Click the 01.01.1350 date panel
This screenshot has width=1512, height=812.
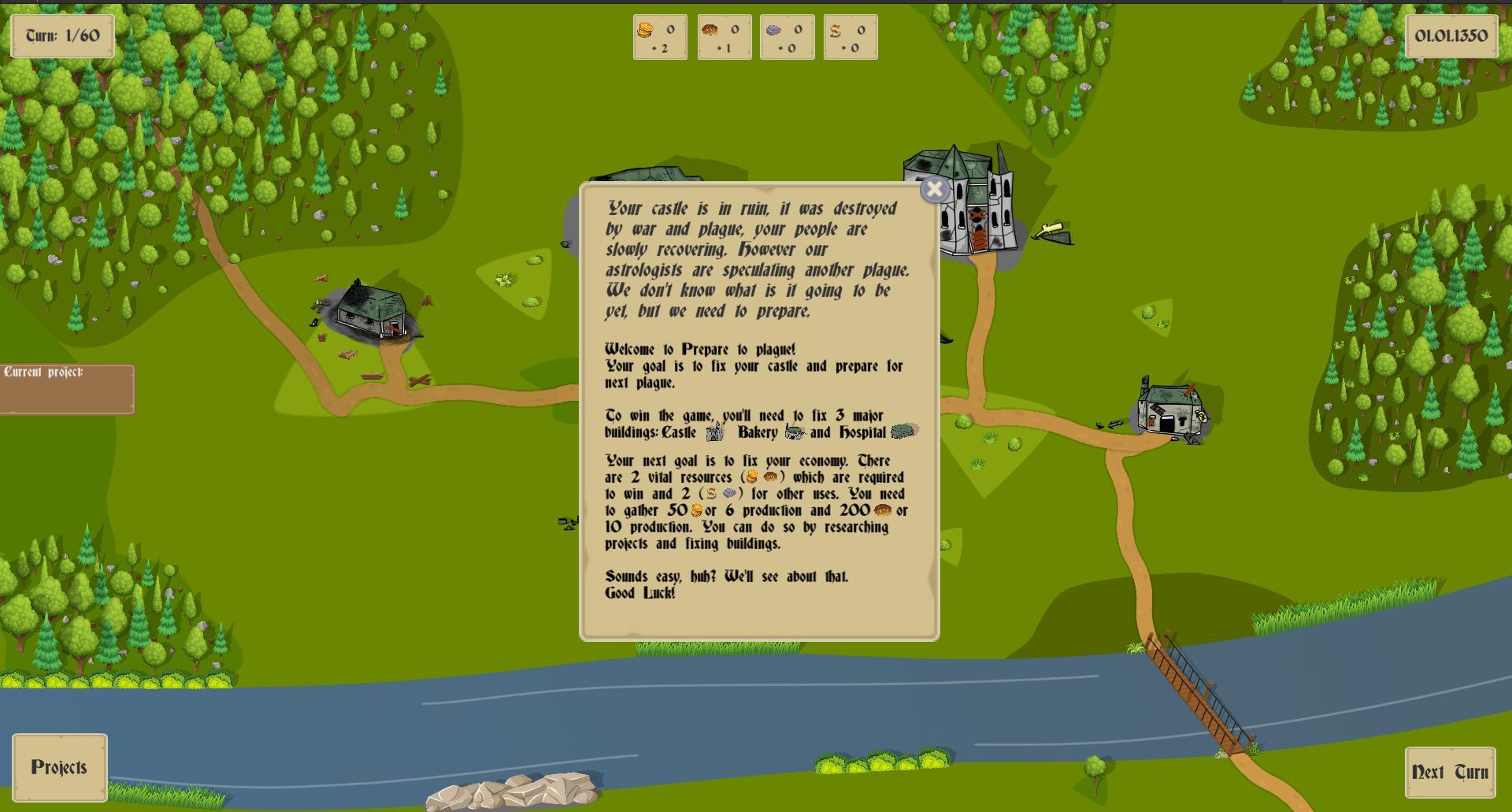(x=1453, y=35)
